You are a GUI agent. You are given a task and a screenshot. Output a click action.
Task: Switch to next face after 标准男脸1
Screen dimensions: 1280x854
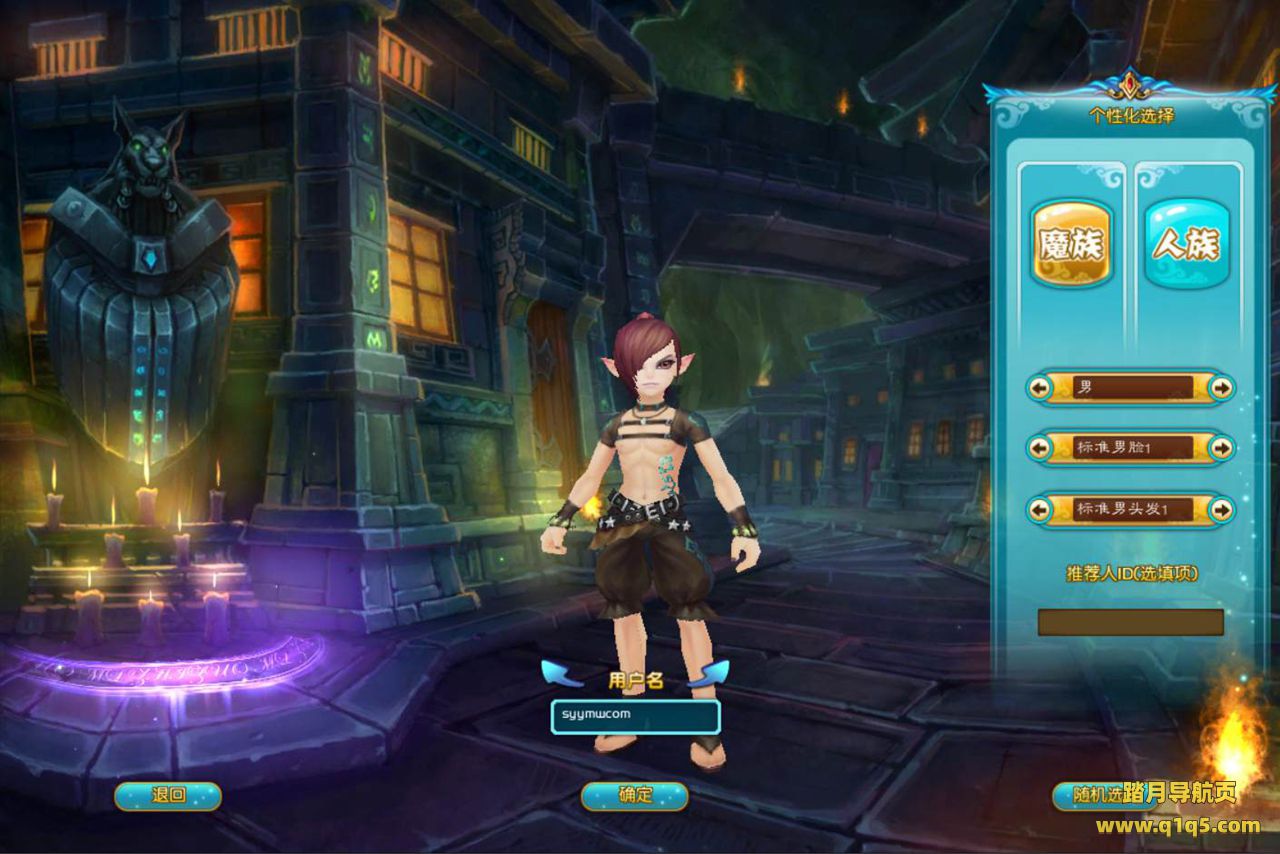1221,448
